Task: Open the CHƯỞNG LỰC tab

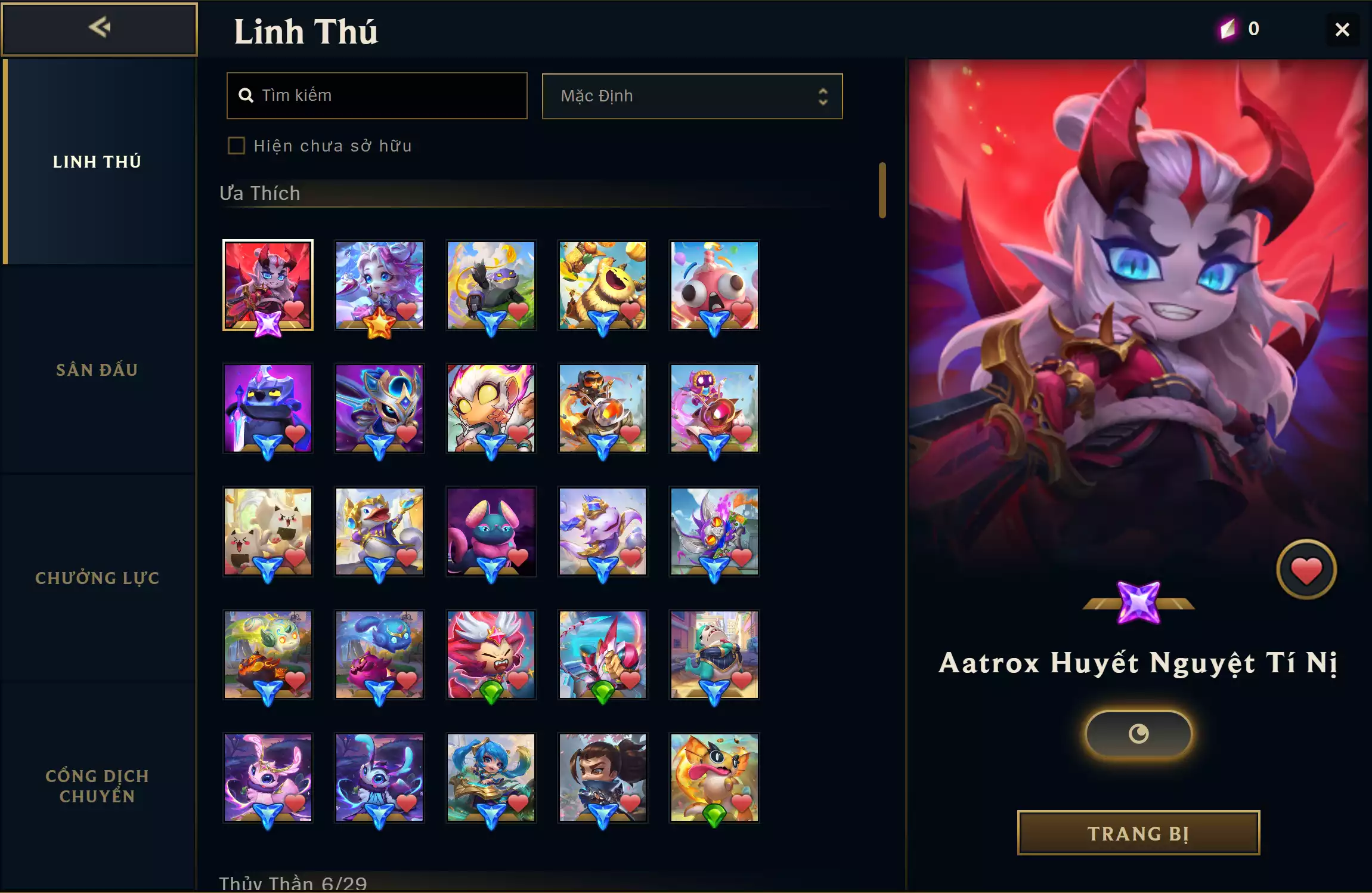Action: (x=97, y=577)
